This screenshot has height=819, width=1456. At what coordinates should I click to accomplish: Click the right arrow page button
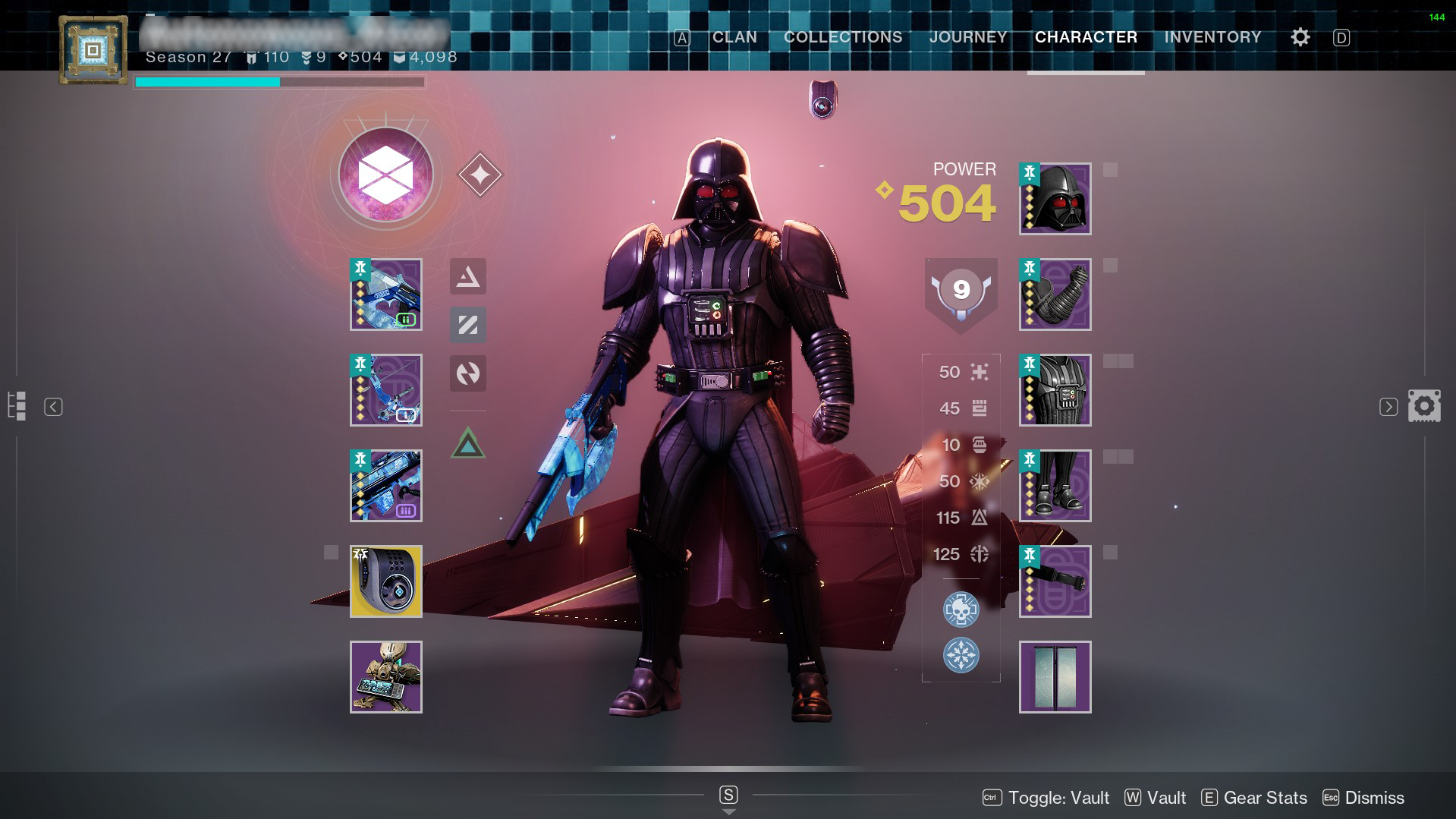[1388, 407]
